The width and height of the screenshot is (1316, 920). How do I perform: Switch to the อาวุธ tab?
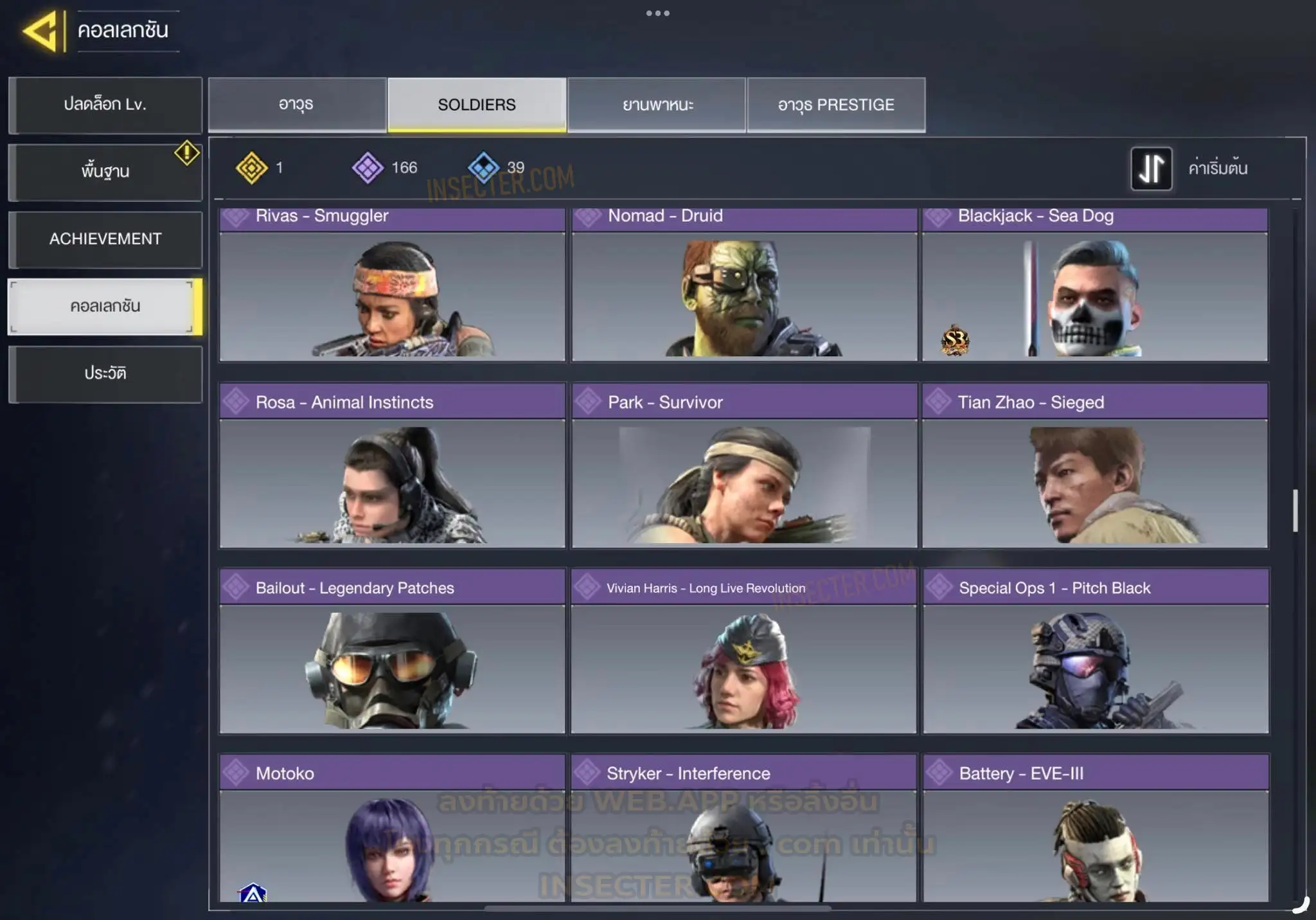tap(297, 105)
